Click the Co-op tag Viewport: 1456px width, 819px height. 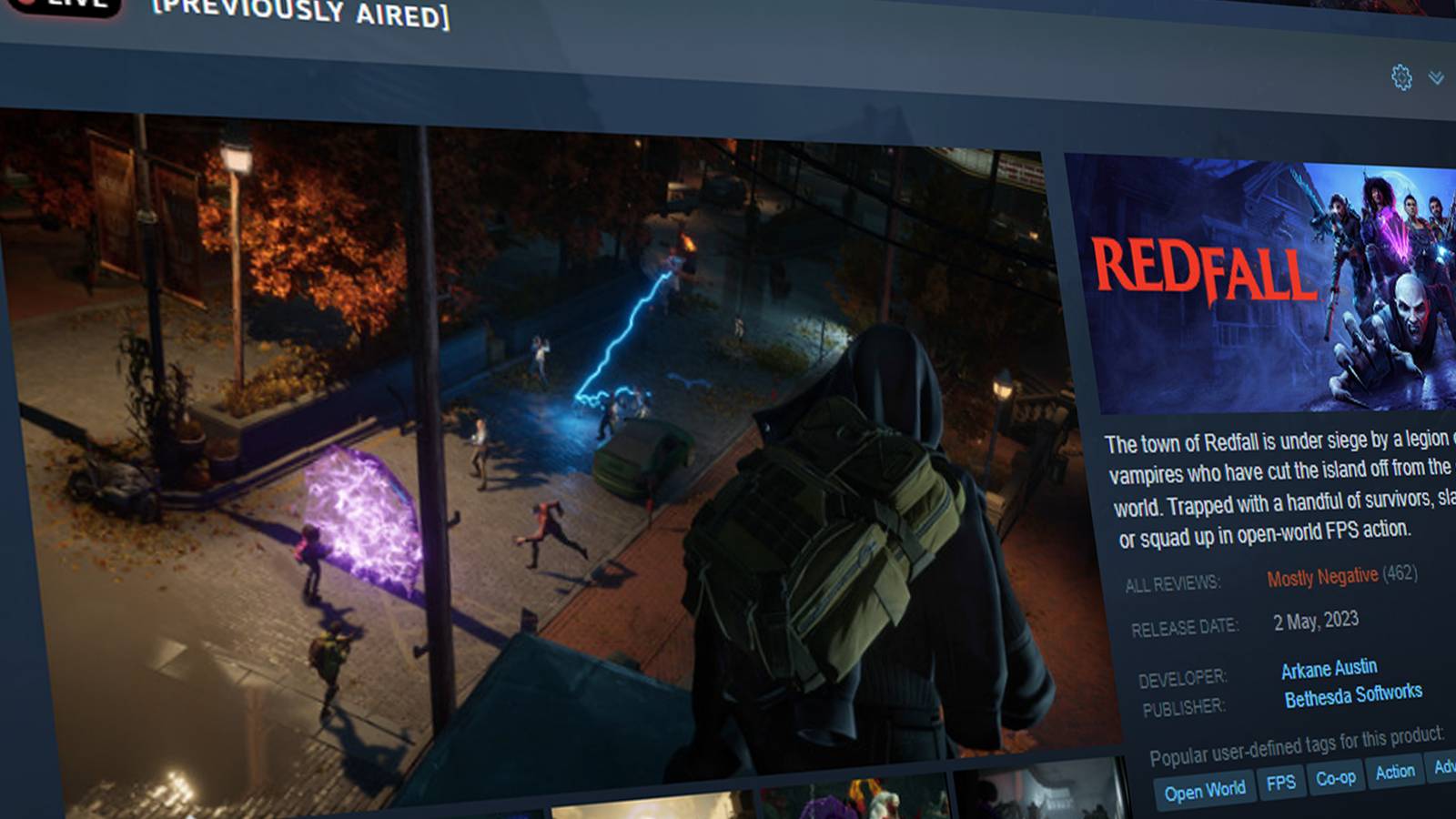(x=1338, y=780)
